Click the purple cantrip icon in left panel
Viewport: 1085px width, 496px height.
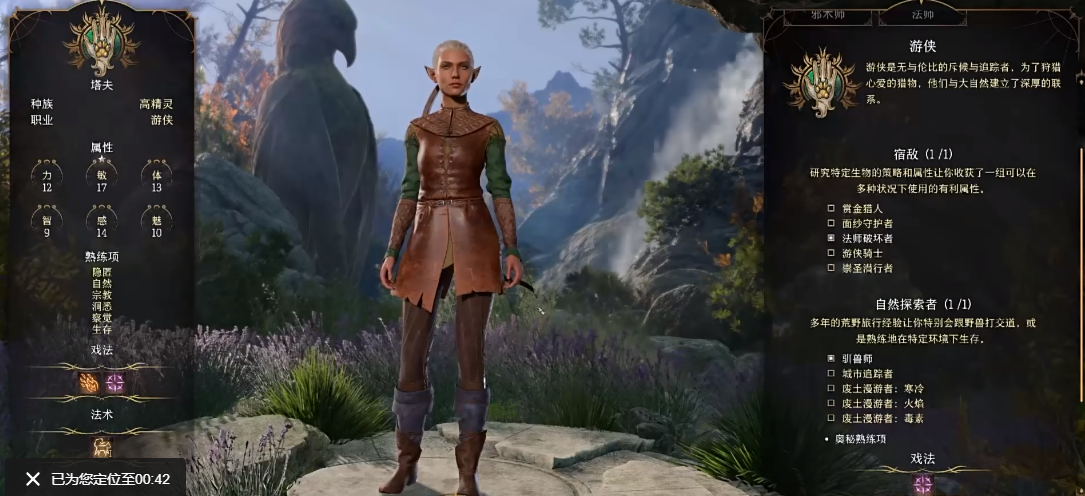point(116,383)
